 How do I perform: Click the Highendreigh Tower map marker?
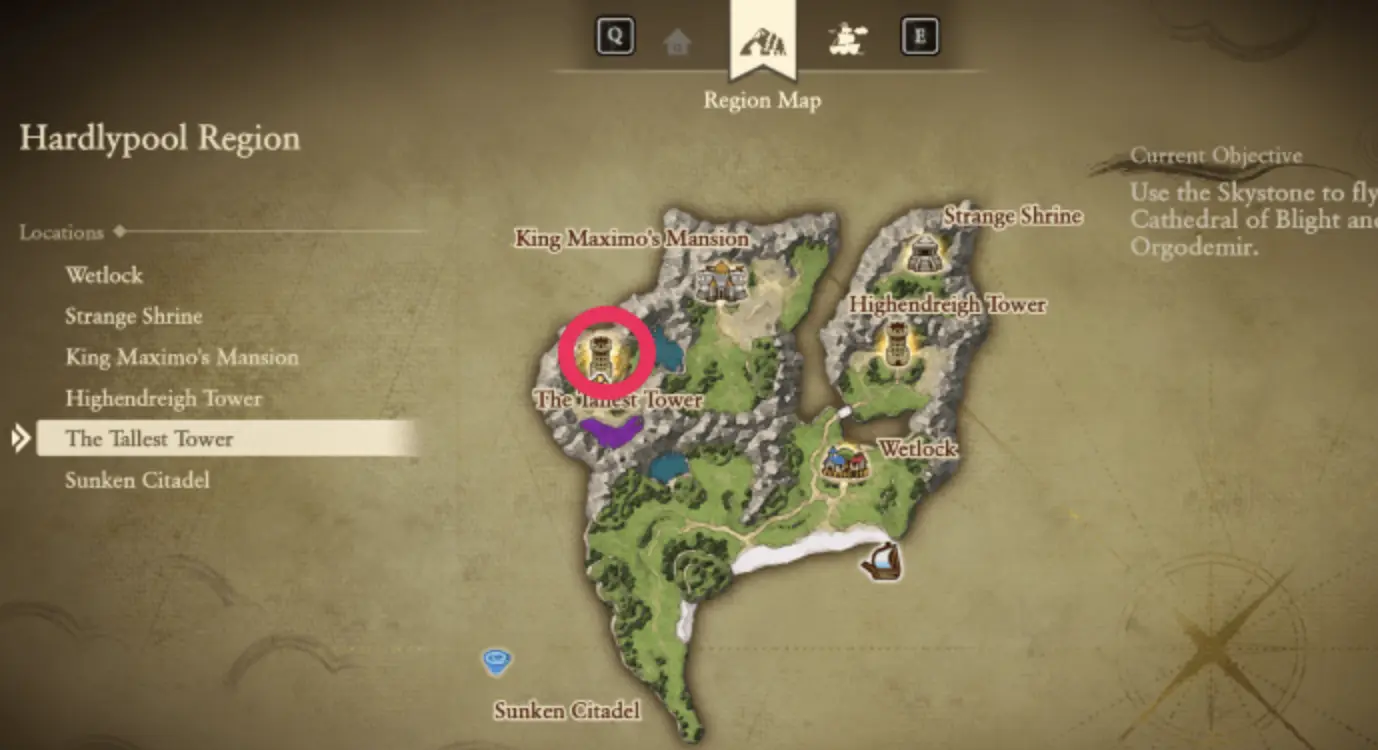coord(897,345)
